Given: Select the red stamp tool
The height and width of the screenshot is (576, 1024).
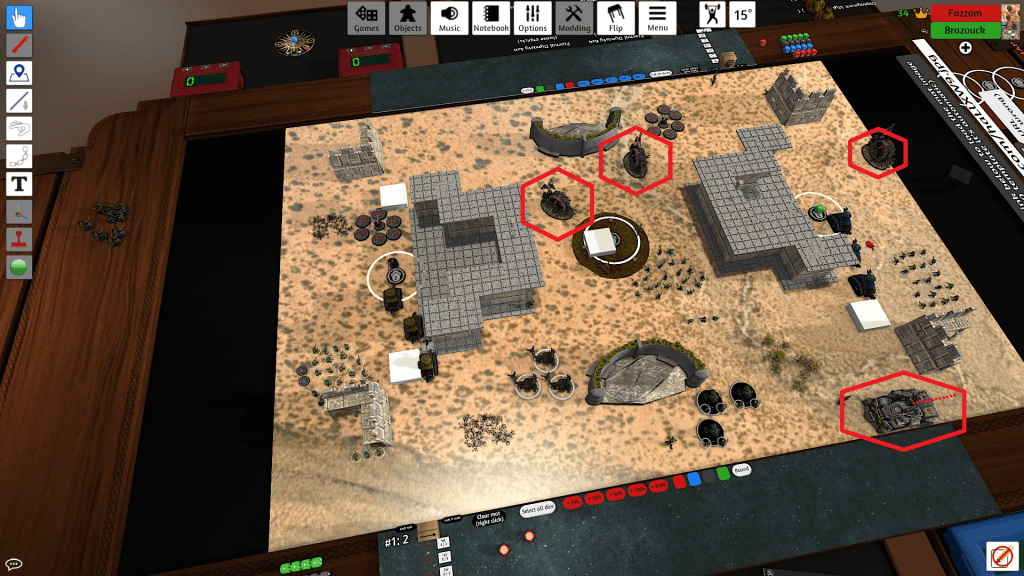Looking at the screenshot, I should pyautogui.click(x=19, y=240).
